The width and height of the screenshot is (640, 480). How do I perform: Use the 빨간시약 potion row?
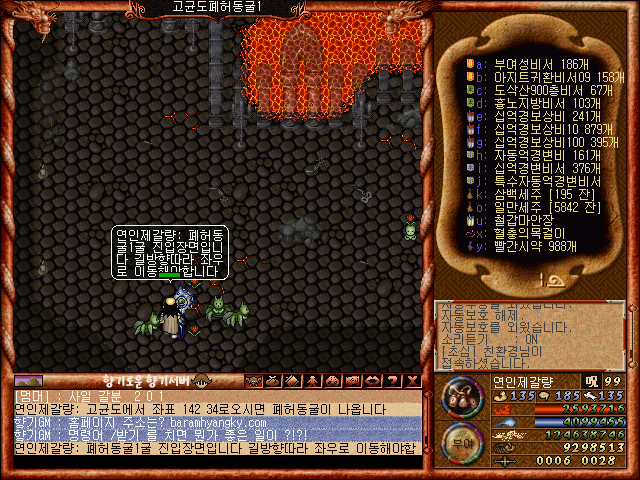tap(530, 247)
